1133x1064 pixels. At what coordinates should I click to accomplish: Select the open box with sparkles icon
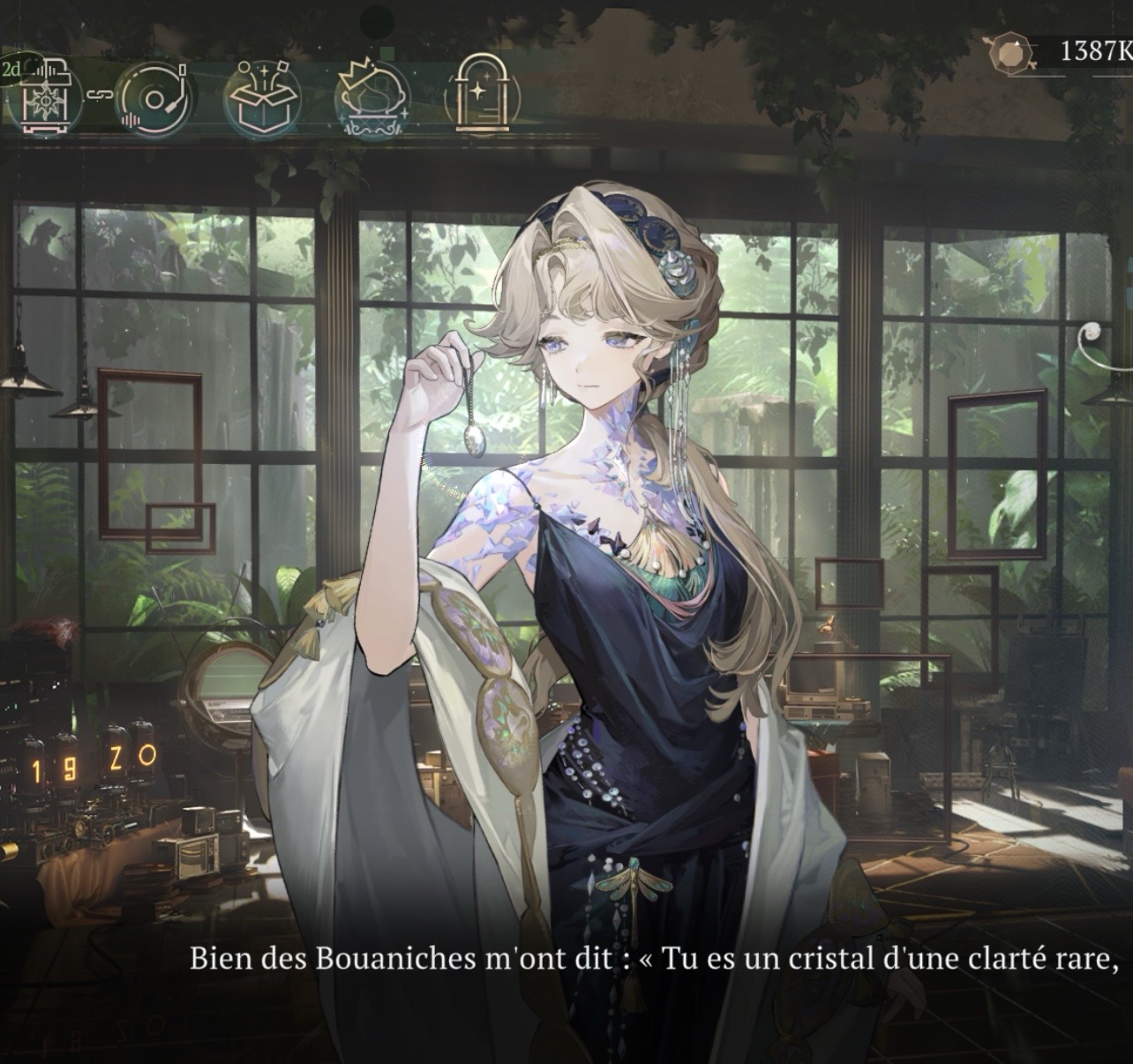(262, 97)
